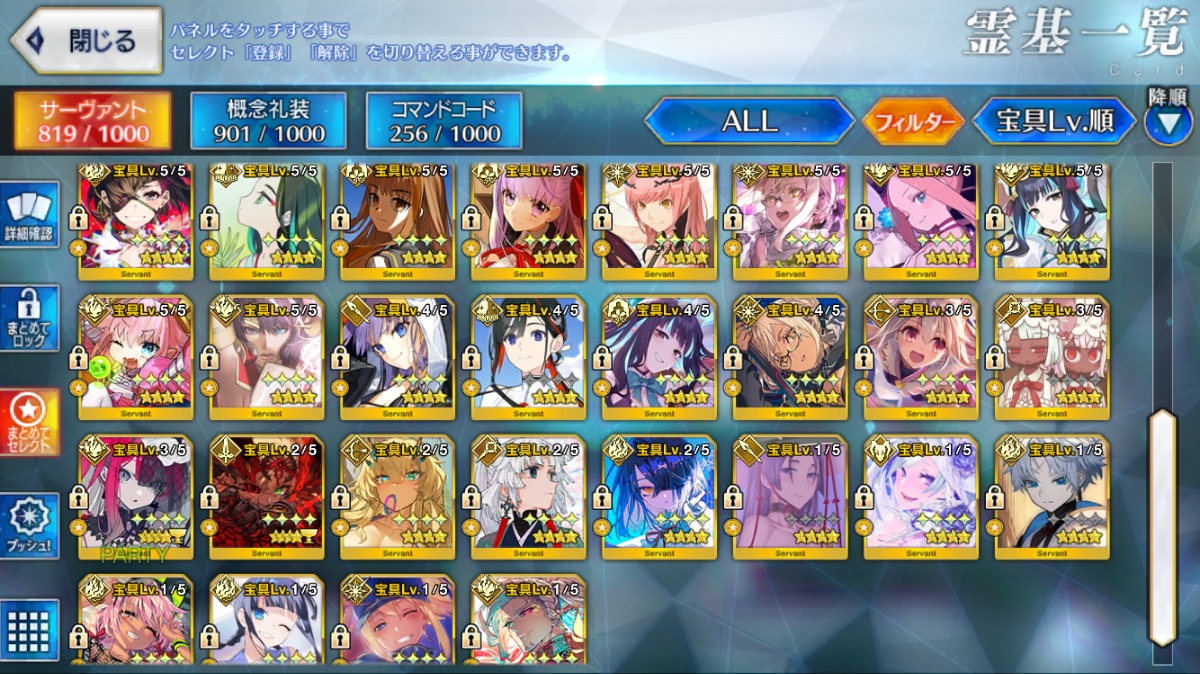Open the ALL class selector
Viewport: 1200px width, 674px height.
click(749, 121)
